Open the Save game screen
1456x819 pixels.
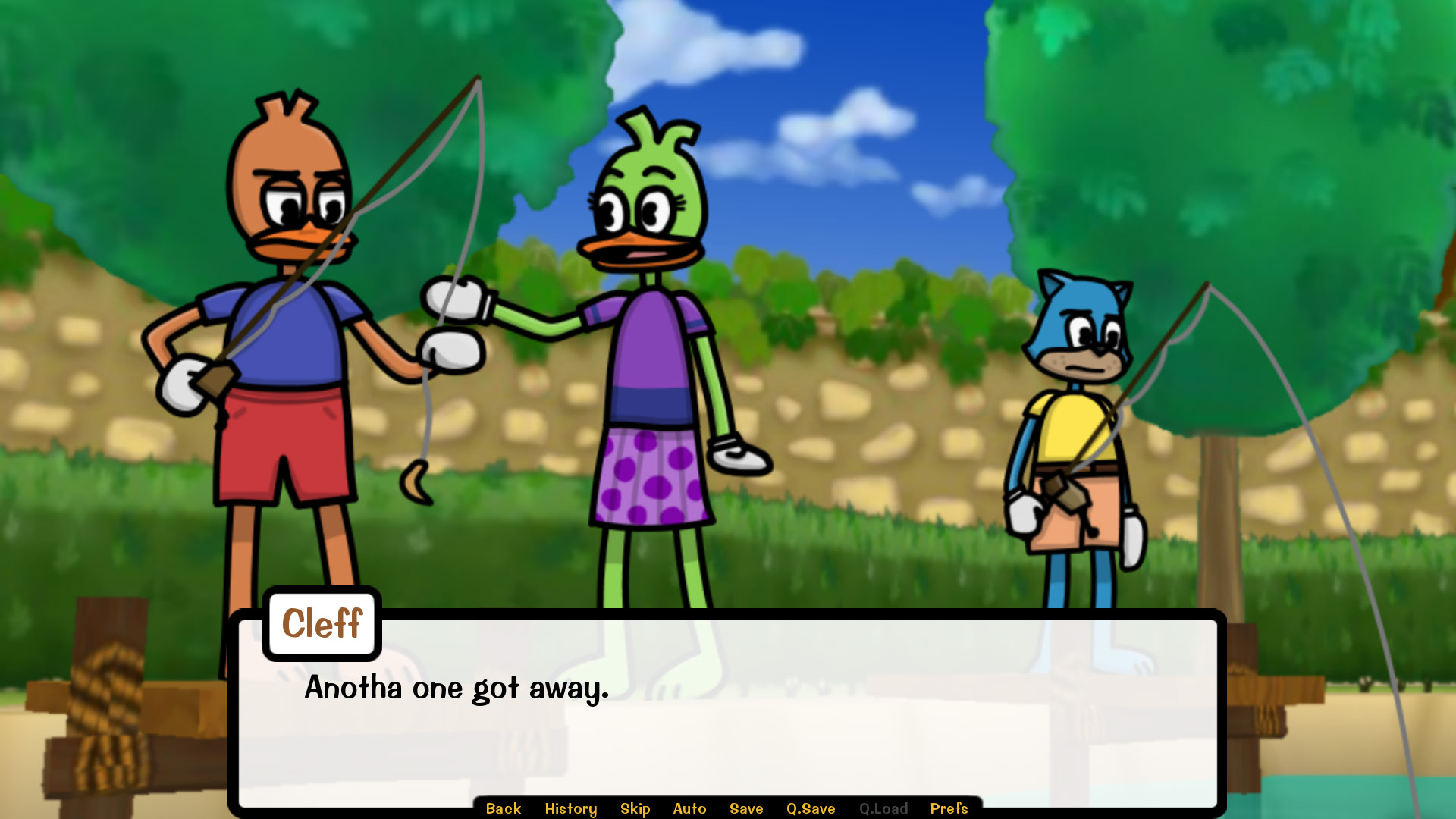(x=745, y=808)
